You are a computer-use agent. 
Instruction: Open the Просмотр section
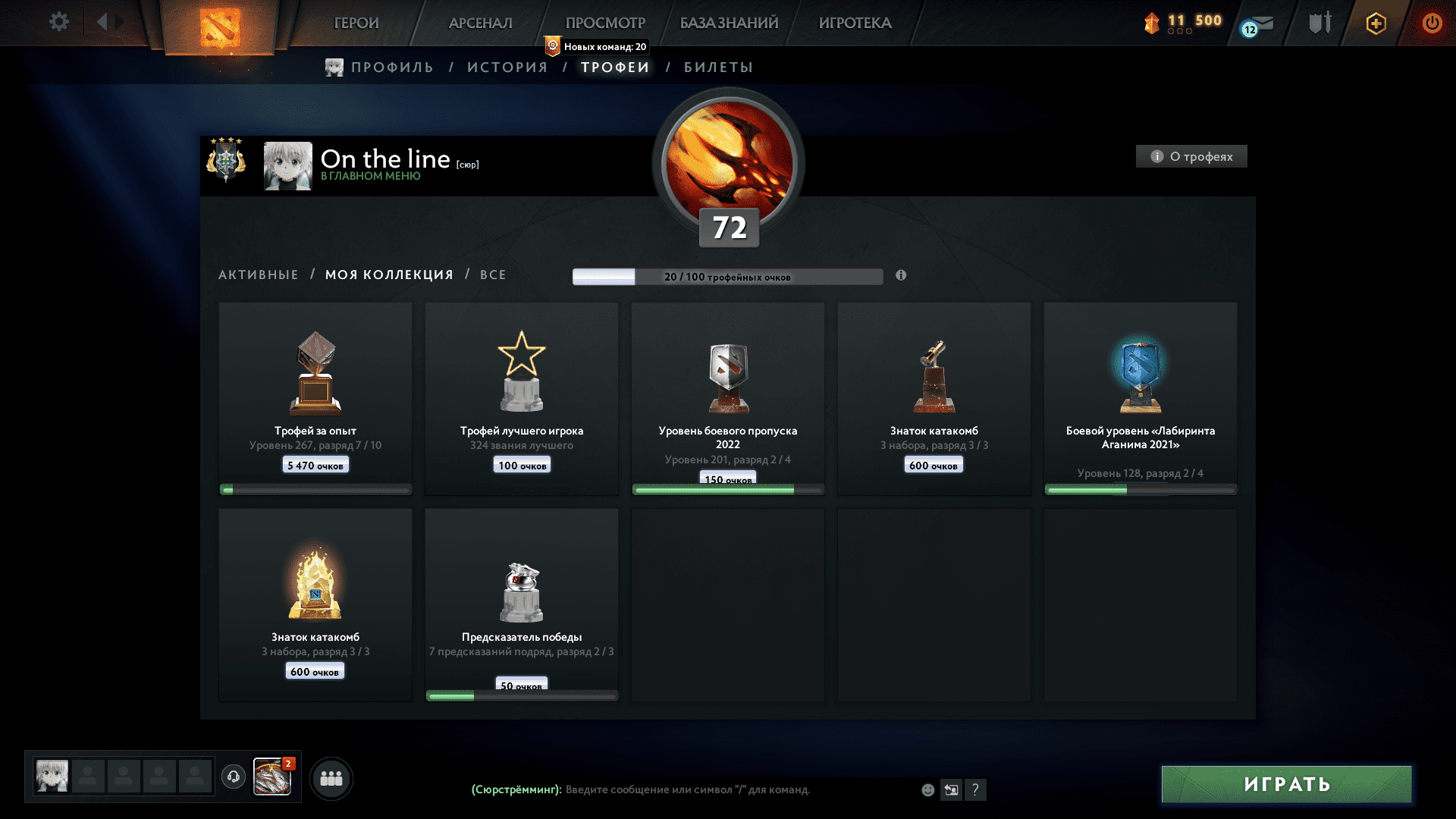tap(605, 23)
